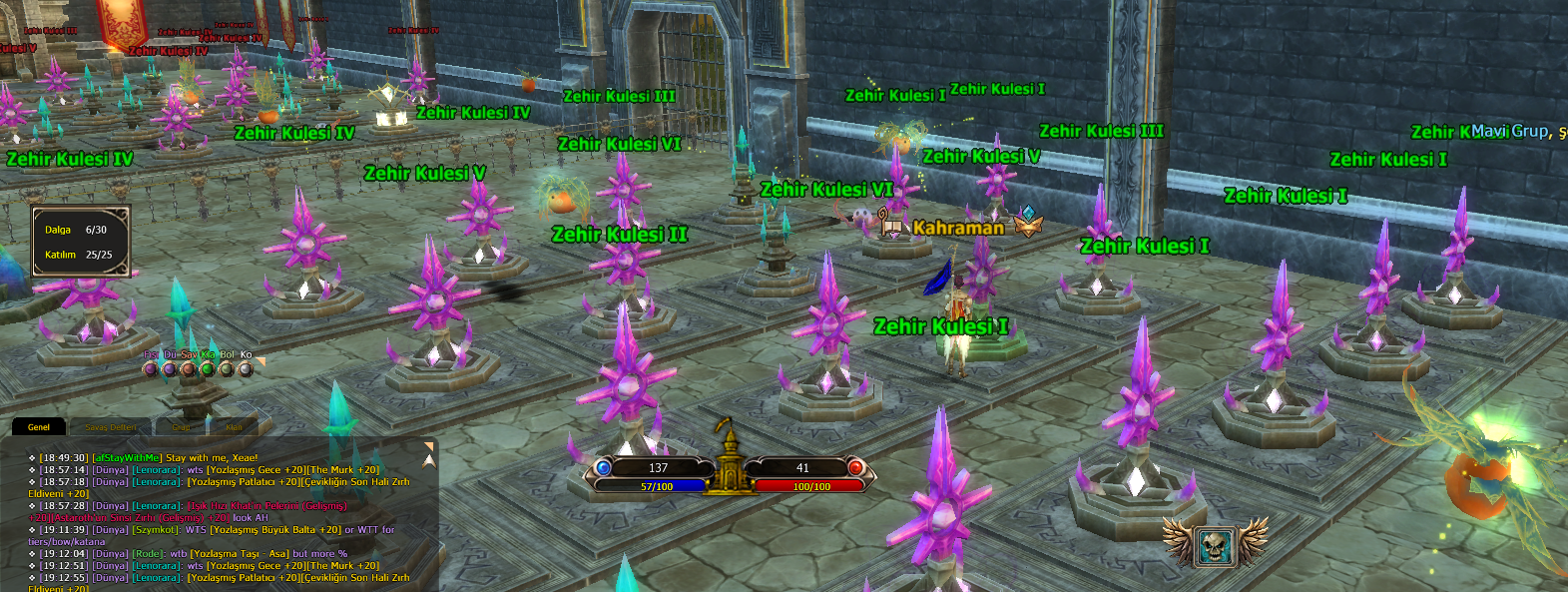Toggle the purple Fısı whisper chat filter
The image size is (1568, 592).
point(151,369)
